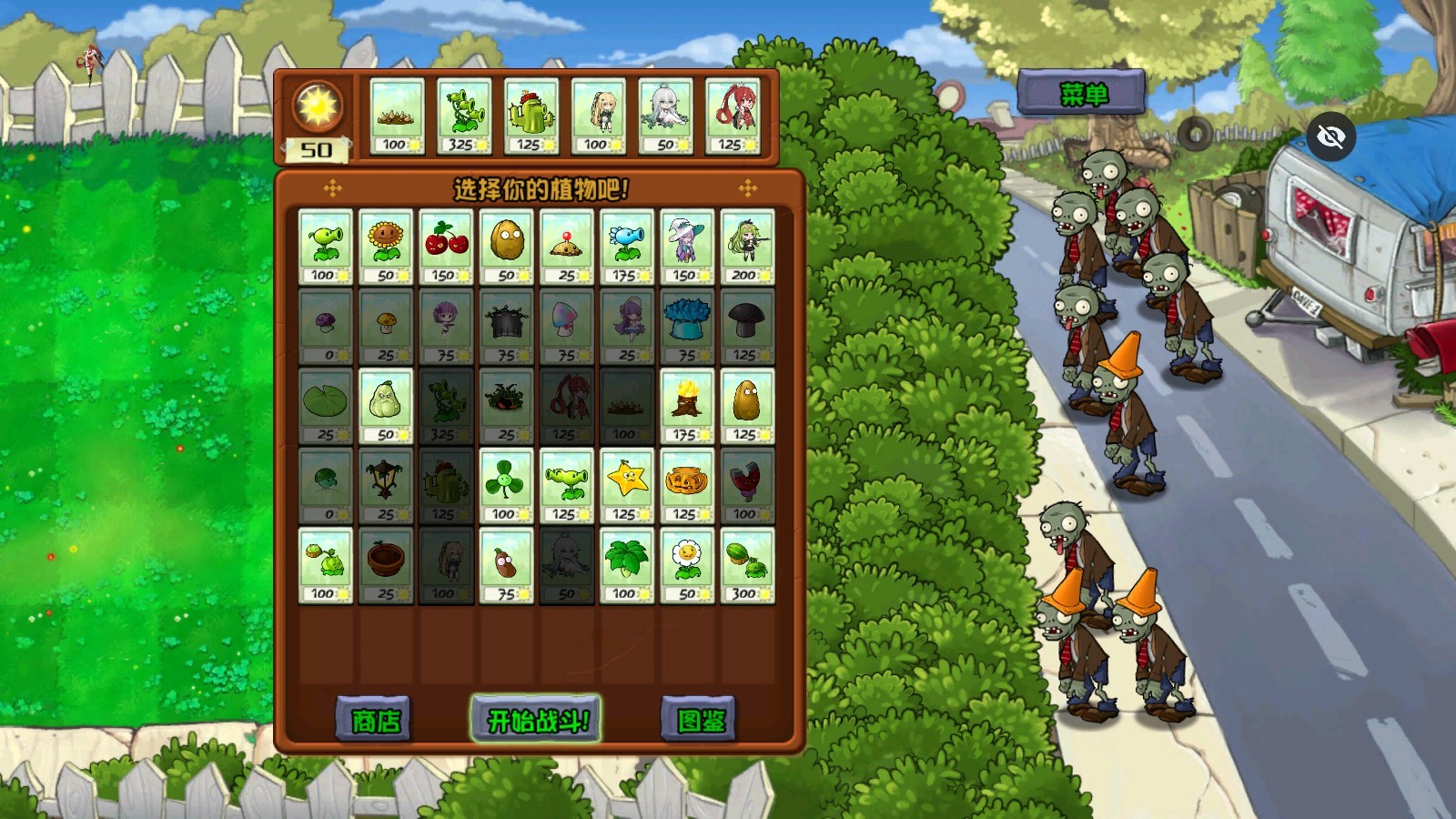Remove the Spikeweed card from the seed tray
Viewport: 1456px width, 819px height.
[397, 116]
